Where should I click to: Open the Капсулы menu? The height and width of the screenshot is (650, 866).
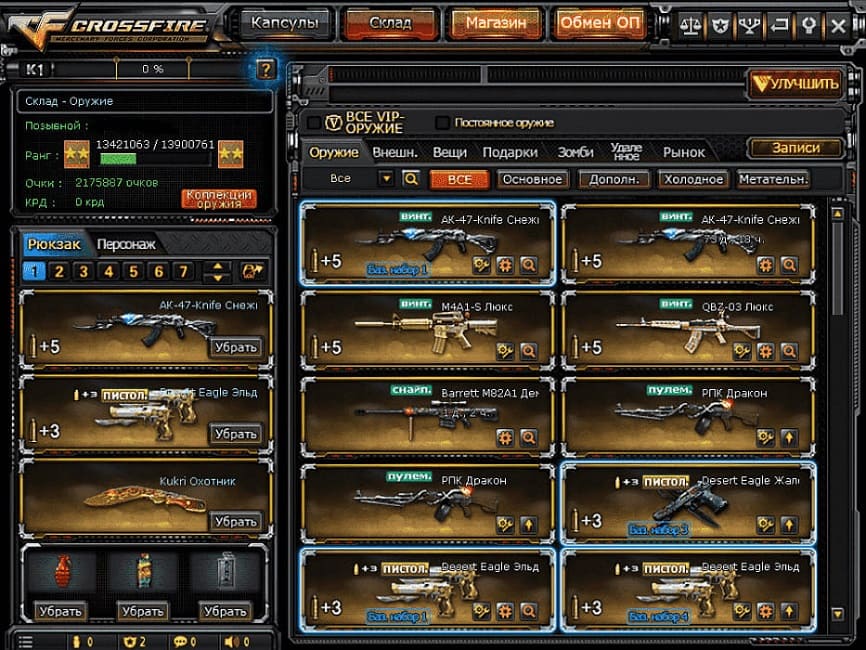pyautogui.click(x=285, y=22)
